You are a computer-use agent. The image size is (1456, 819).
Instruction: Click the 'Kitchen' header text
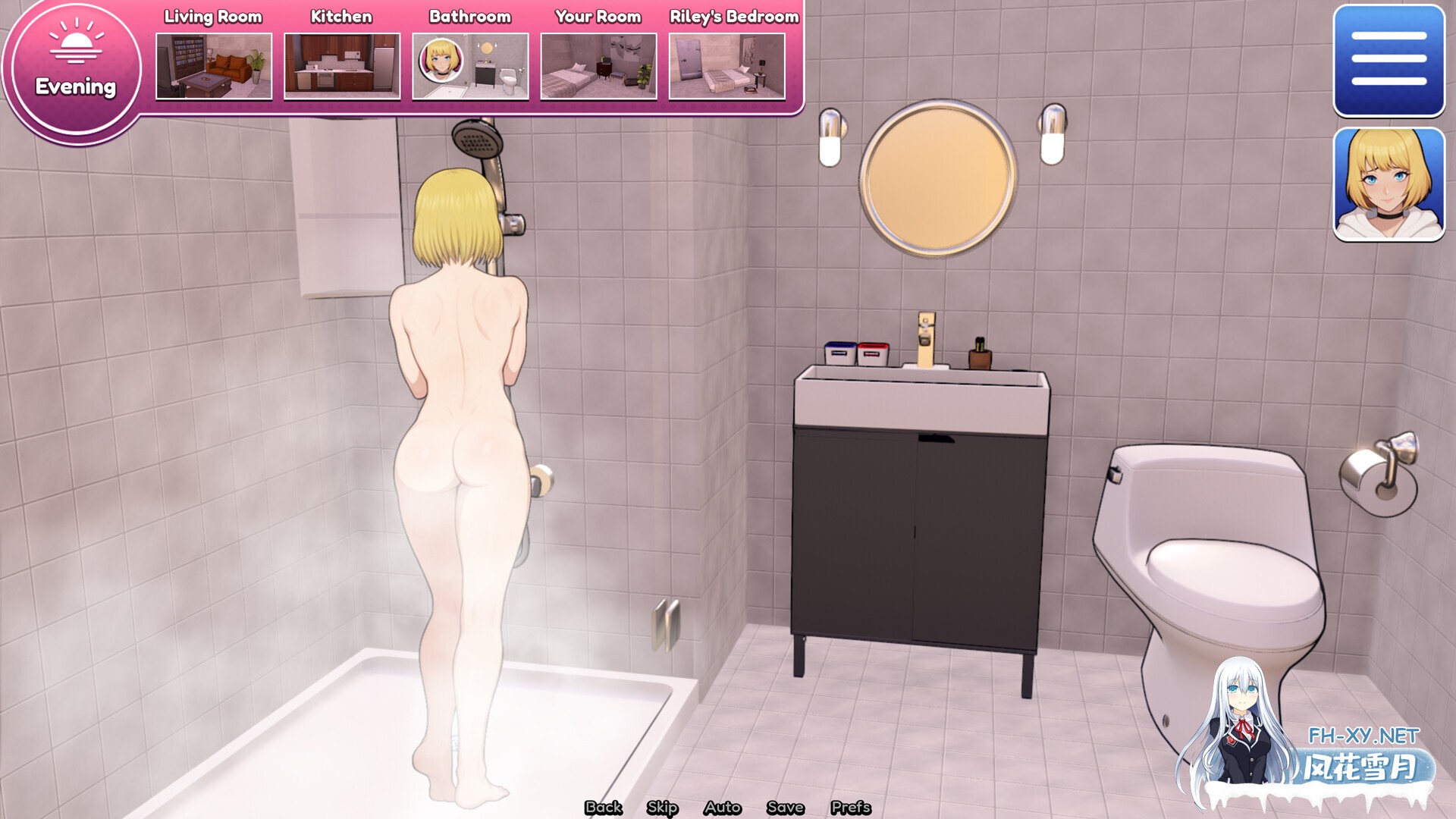point(340,16)
